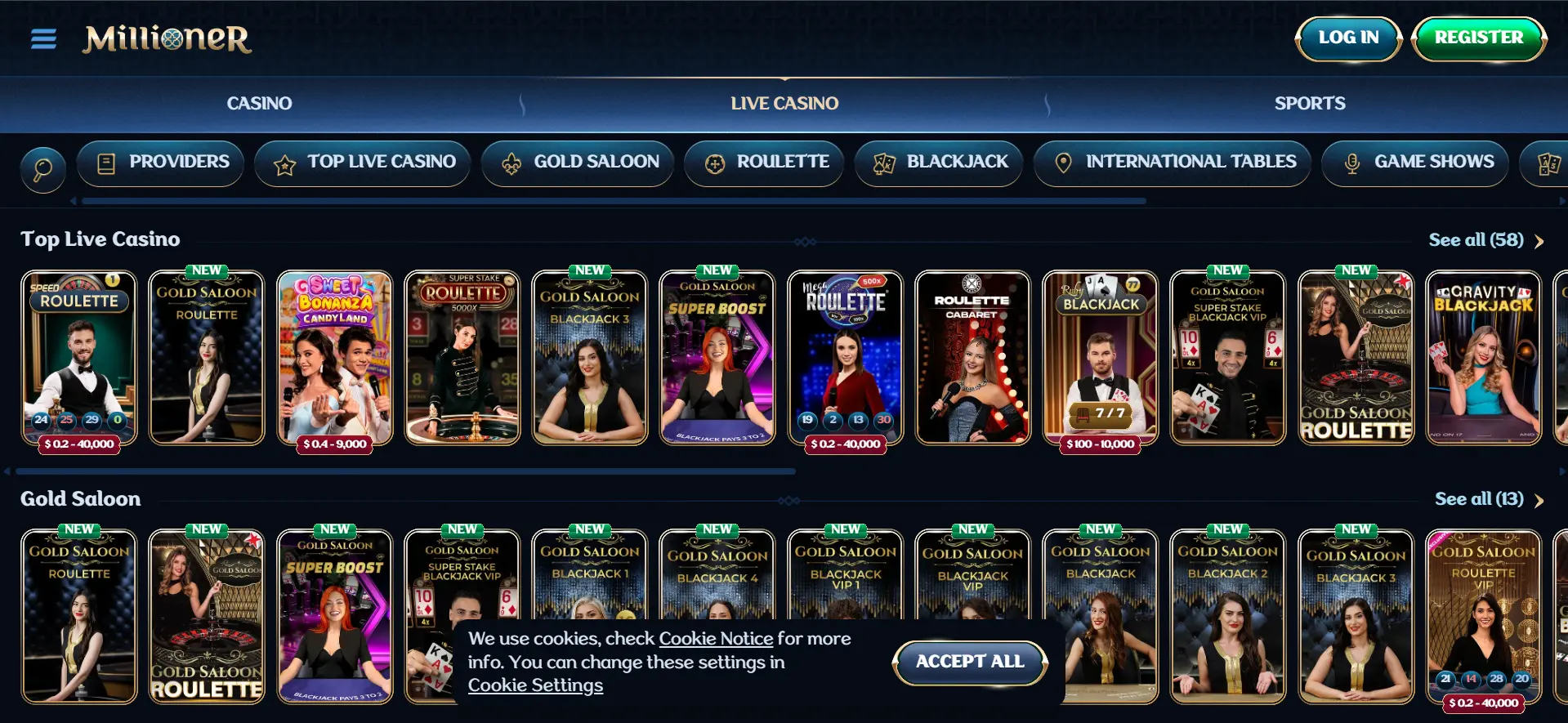Switch to the Casino tab

pos(259,103)
